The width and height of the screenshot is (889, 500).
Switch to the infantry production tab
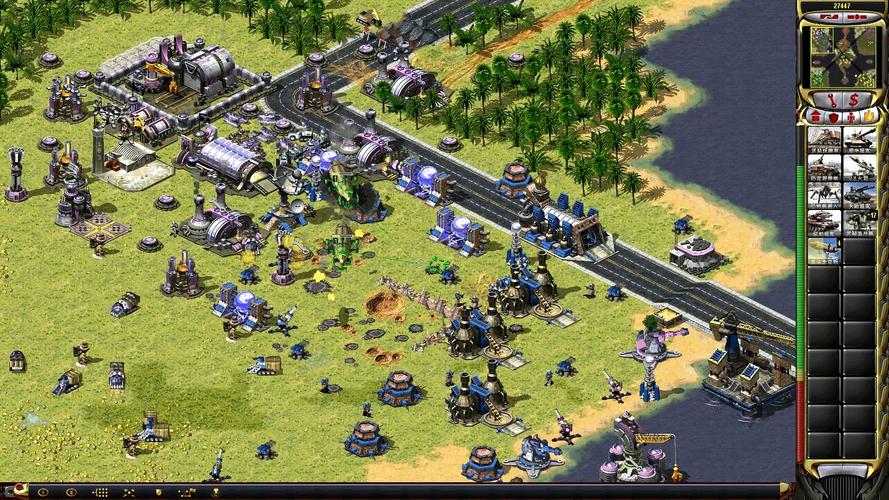click(851, 118)
